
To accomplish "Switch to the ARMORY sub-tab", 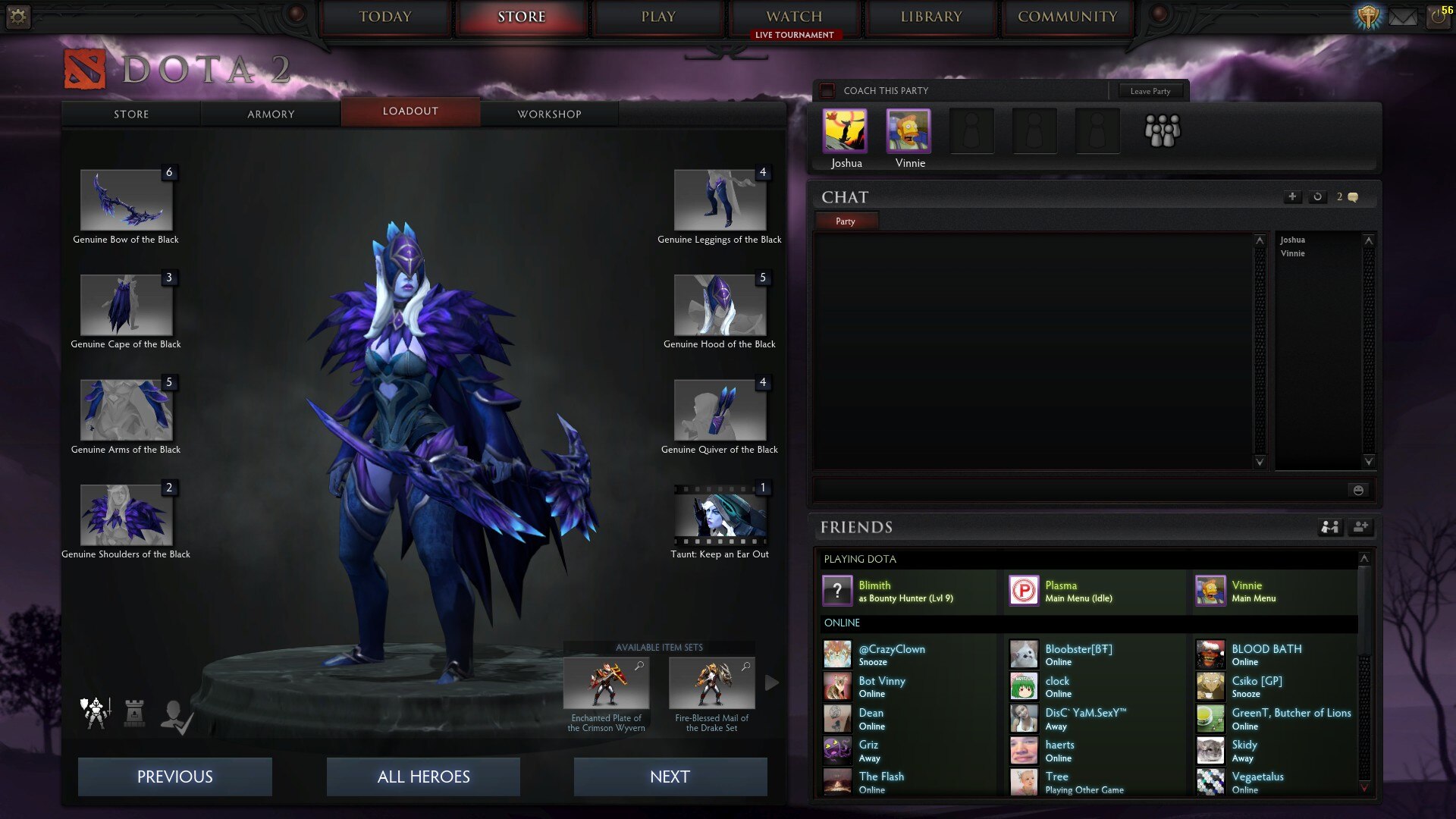I will tap(271, 114).
